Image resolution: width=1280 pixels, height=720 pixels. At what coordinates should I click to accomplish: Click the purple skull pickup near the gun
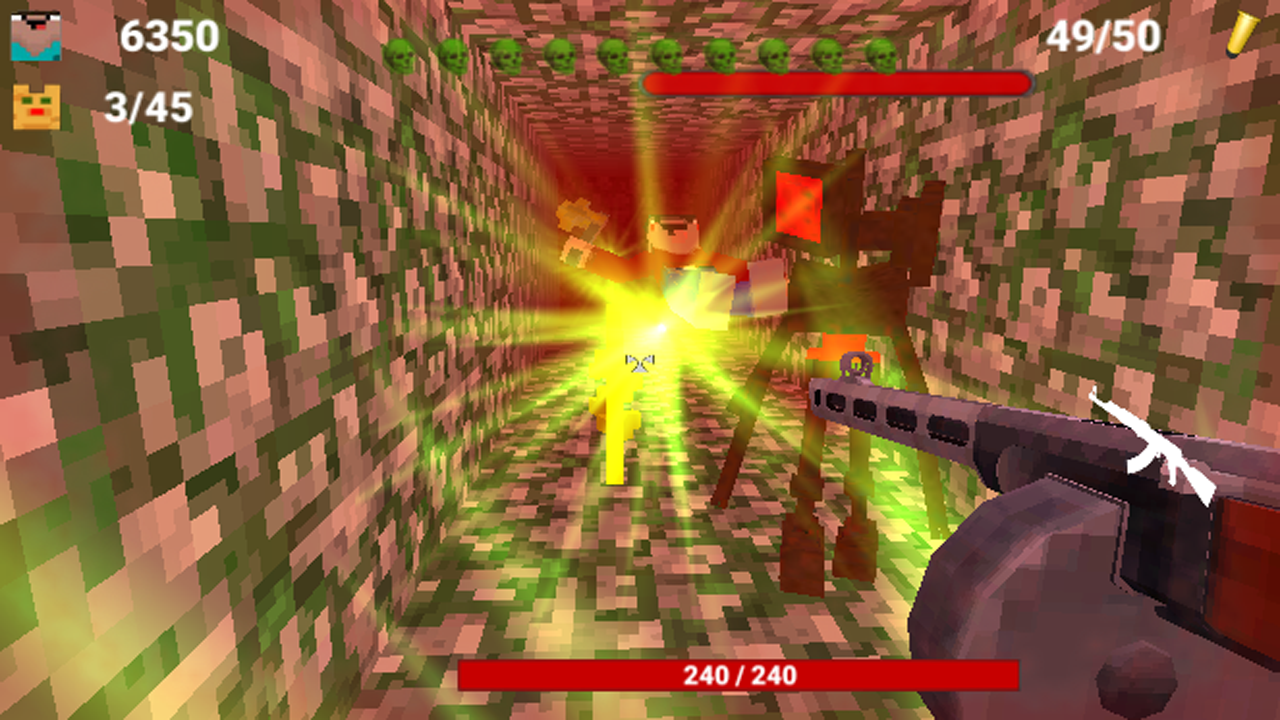[x=858, y=366]
